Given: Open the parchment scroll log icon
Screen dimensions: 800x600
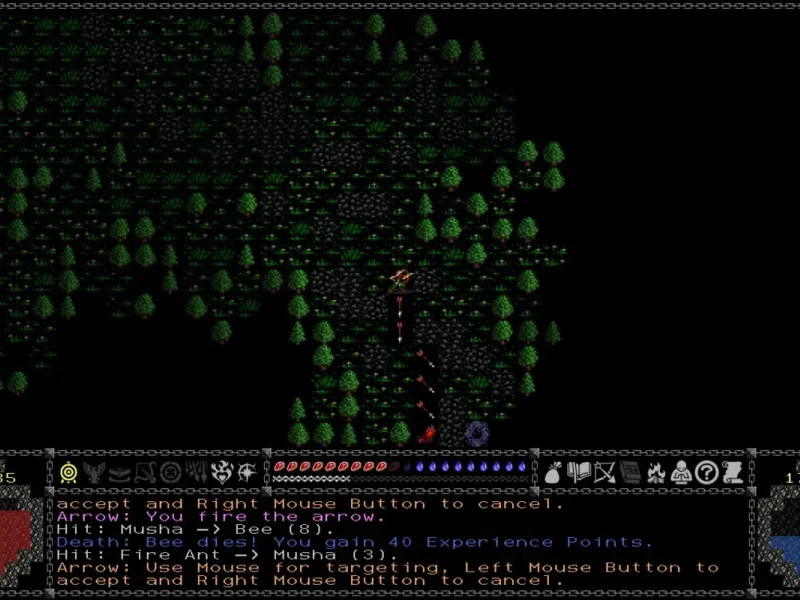Looking at the screenshot, I should point(731,473).
